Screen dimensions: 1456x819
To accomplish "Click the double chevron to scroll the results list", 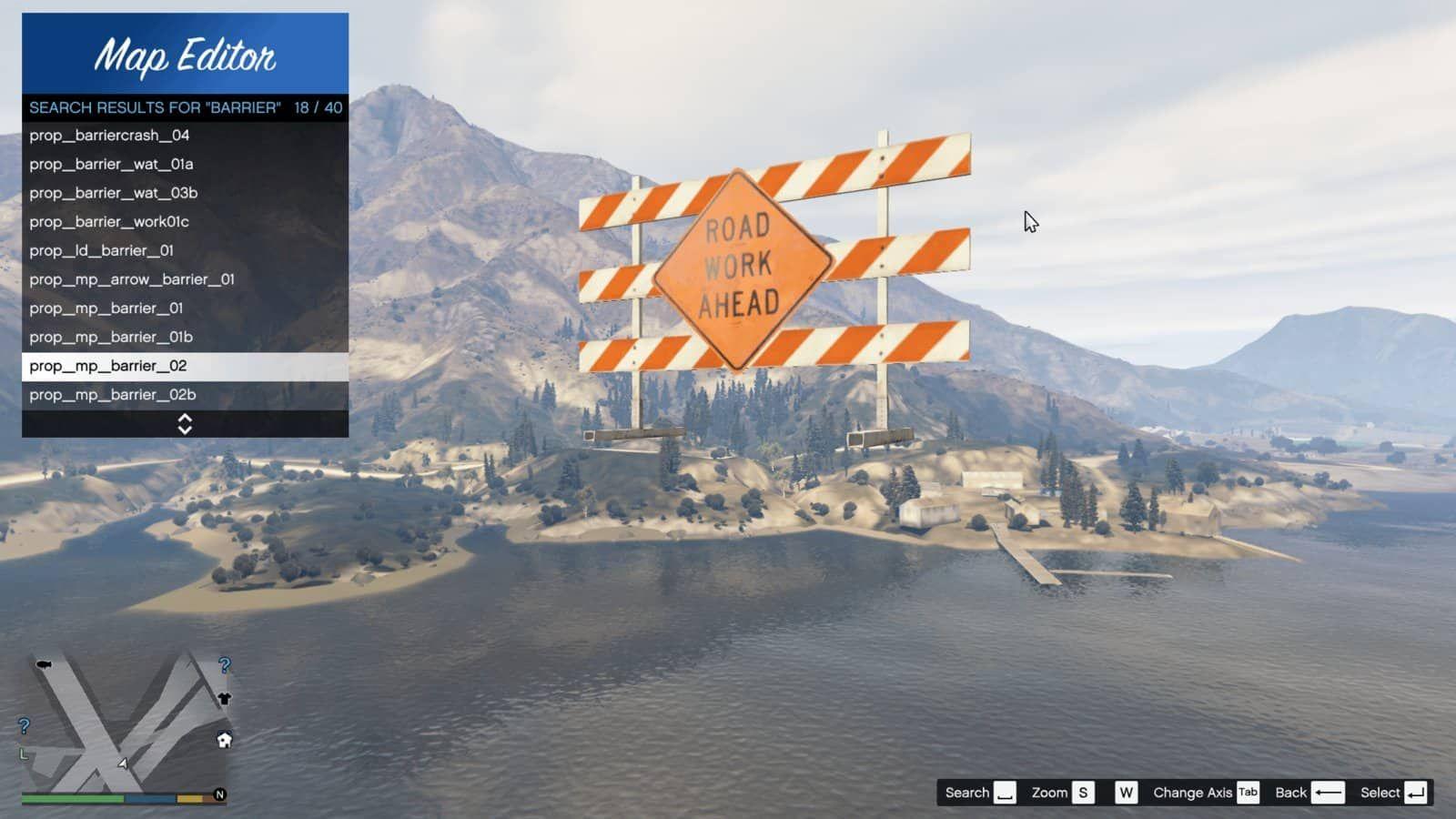I will tap(186, 422).
